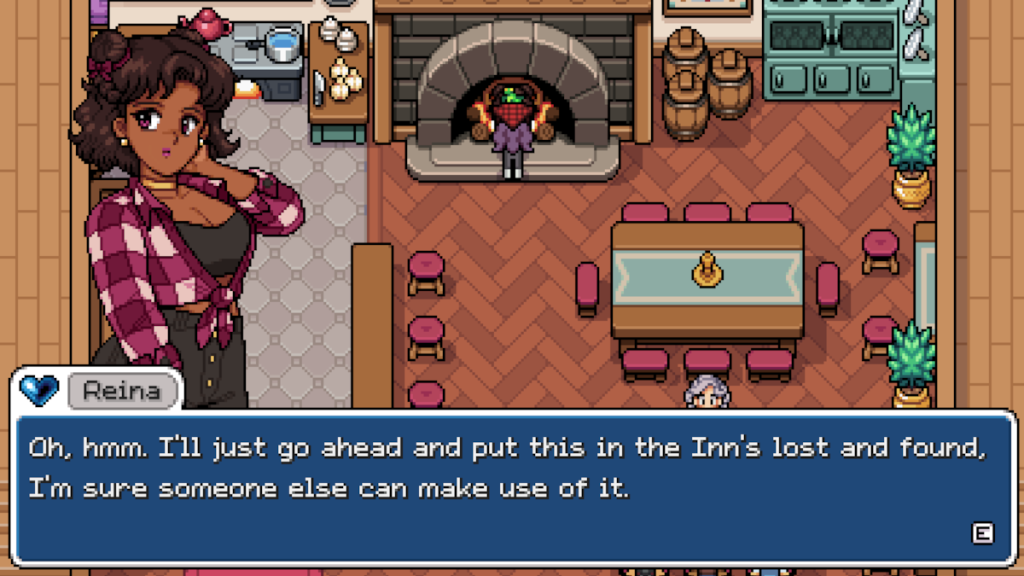The image size is (1024, 576).
Task: Advance Reina's lost and found dialogue box
Action: point(982,533)
